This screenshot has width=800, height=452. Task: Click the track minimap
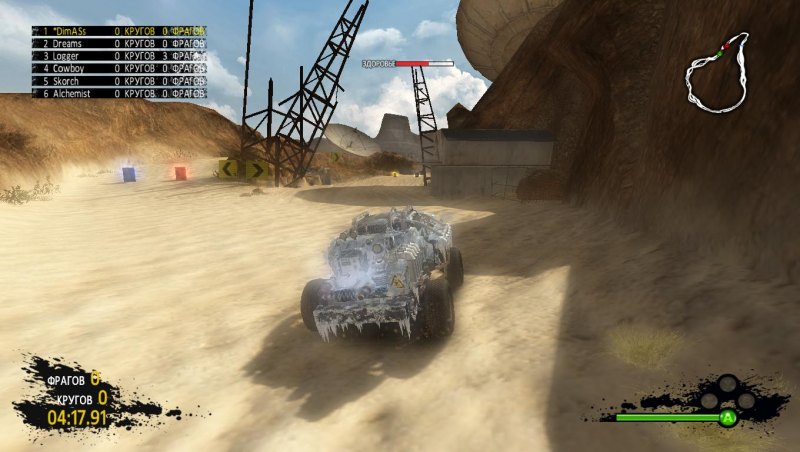click(x=716, y=73)
